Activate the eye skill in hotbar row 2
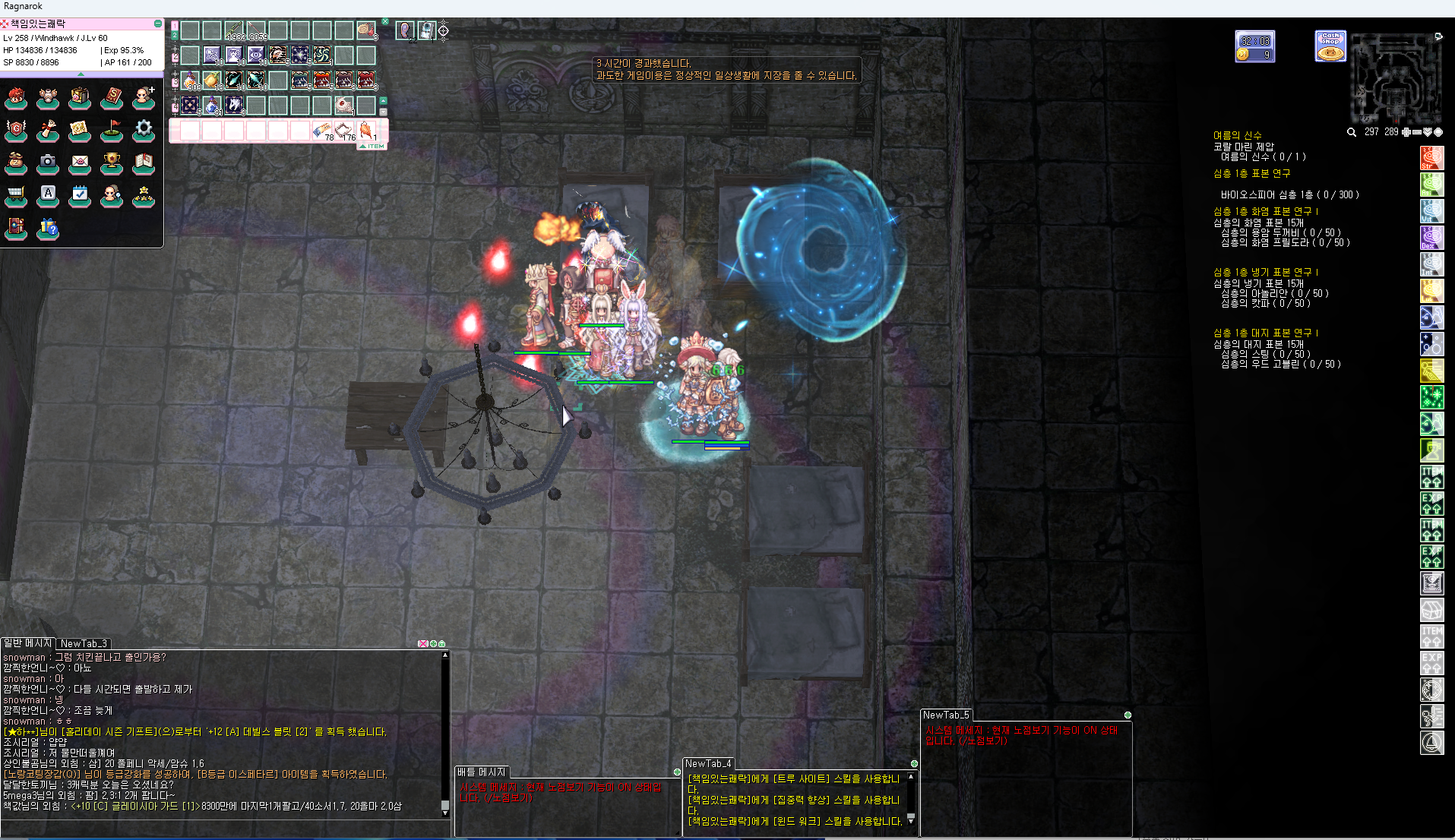This screenshot has width=1455, height=840. 256,55
